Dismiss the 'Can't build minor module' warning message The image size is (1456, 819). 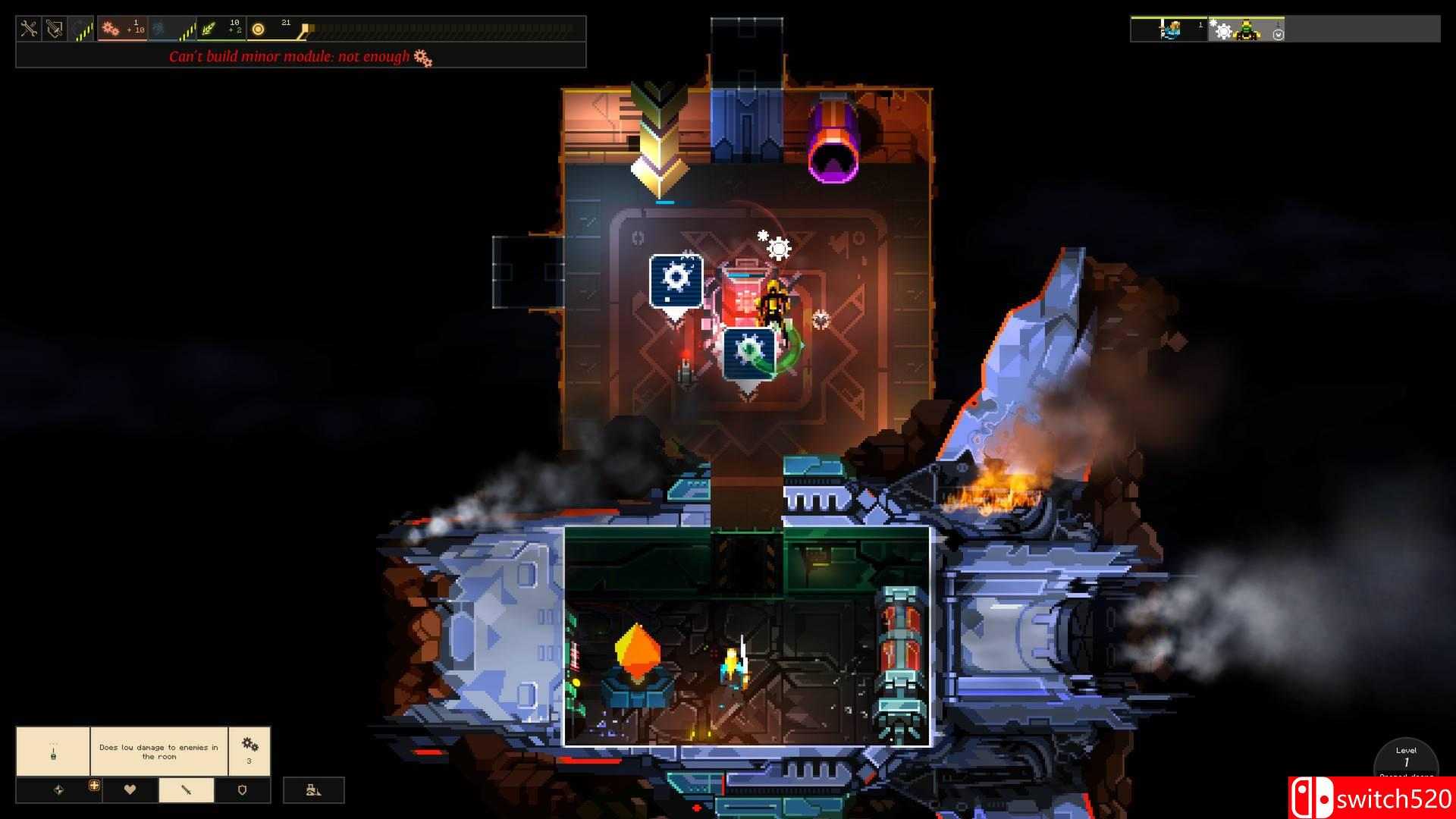(296, 56)
